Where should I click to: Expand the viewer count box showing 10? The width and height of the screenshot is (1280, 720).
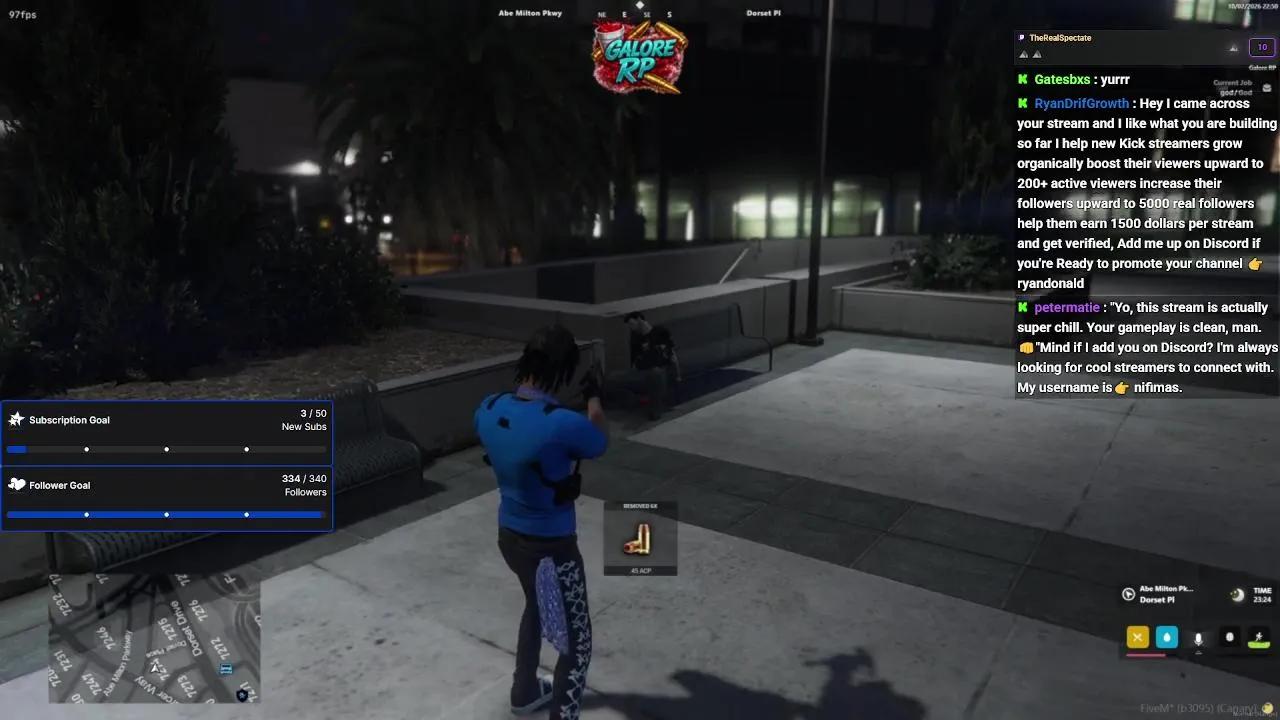pos(1261,46)
